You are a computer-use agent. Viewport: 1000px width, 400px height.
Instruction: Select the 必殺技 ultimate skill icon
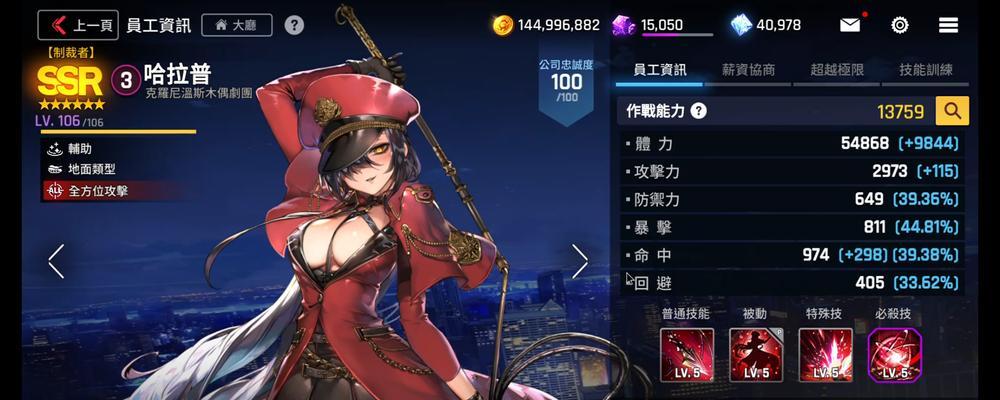(x=893, y=355)
